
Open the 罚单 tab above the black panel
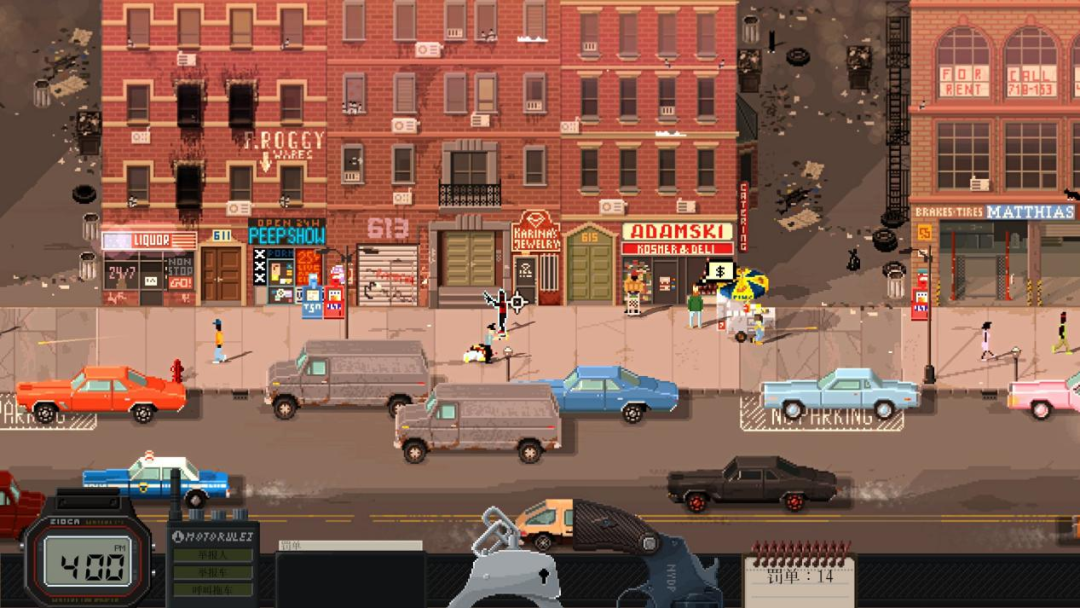click(x=349, y=546)
